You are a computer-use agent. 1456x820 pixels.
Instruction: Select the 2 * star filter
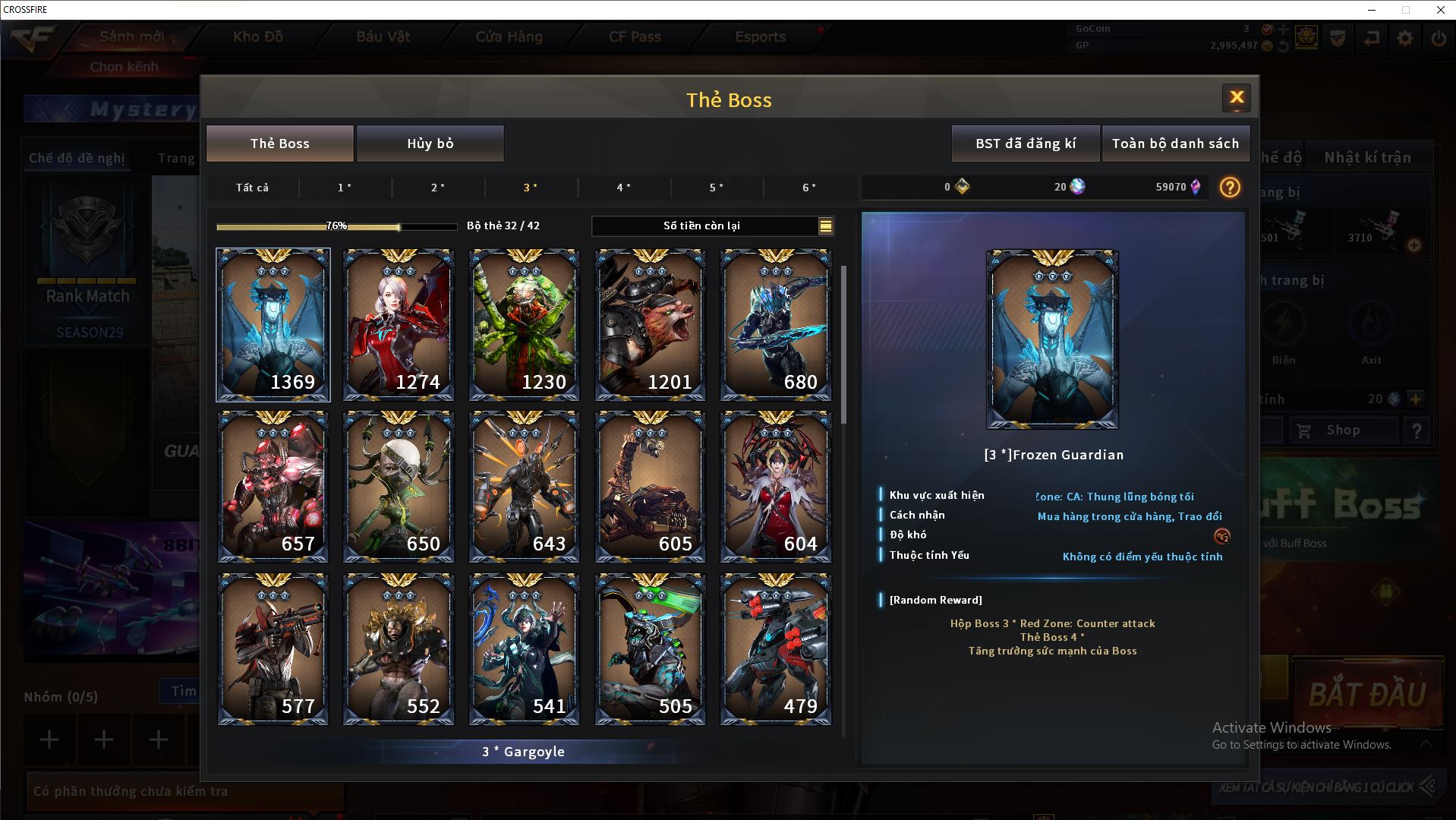click(x=438, y=188)
